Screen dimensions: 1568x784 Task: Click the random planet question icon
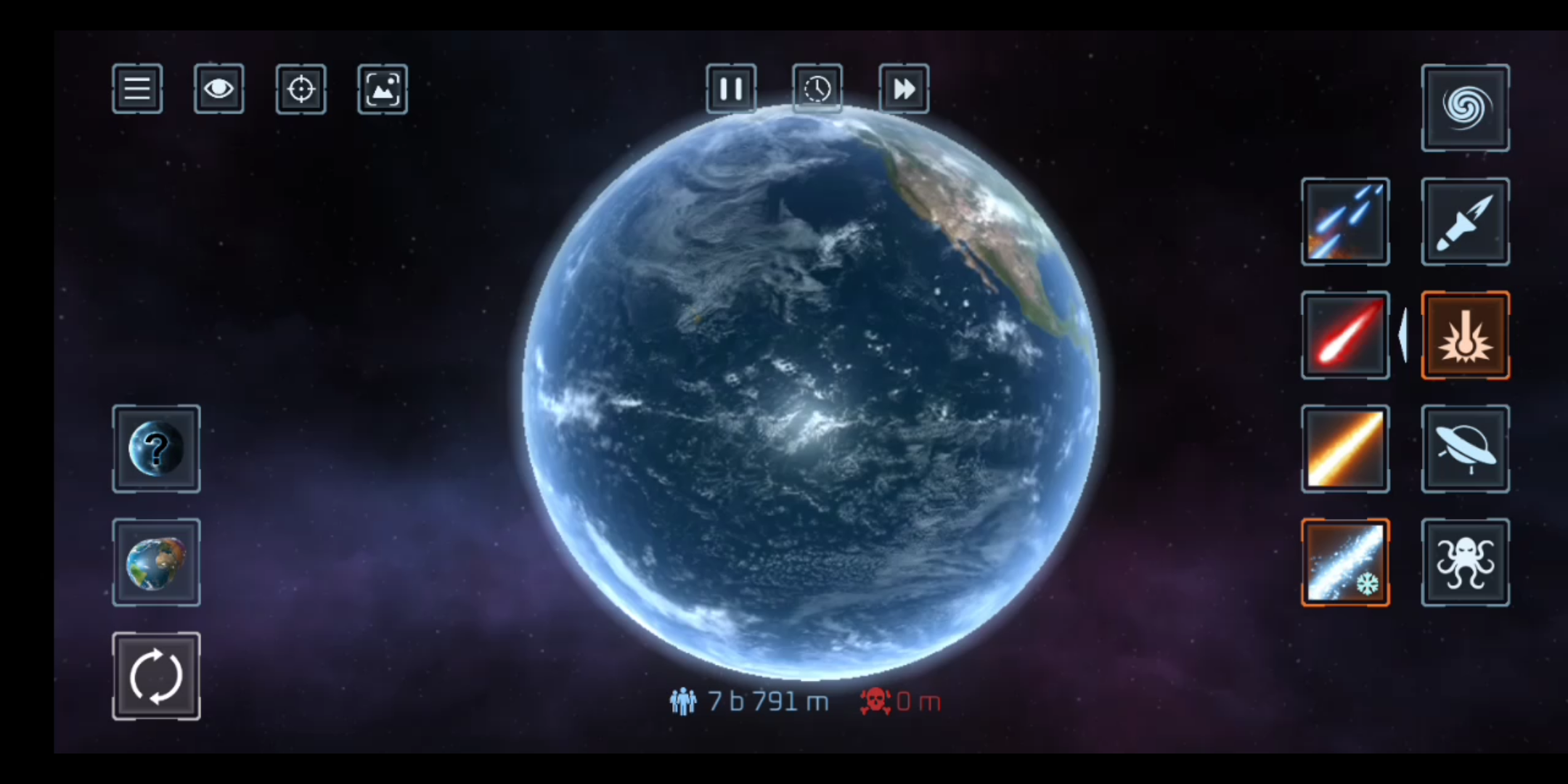pos(155,449)
